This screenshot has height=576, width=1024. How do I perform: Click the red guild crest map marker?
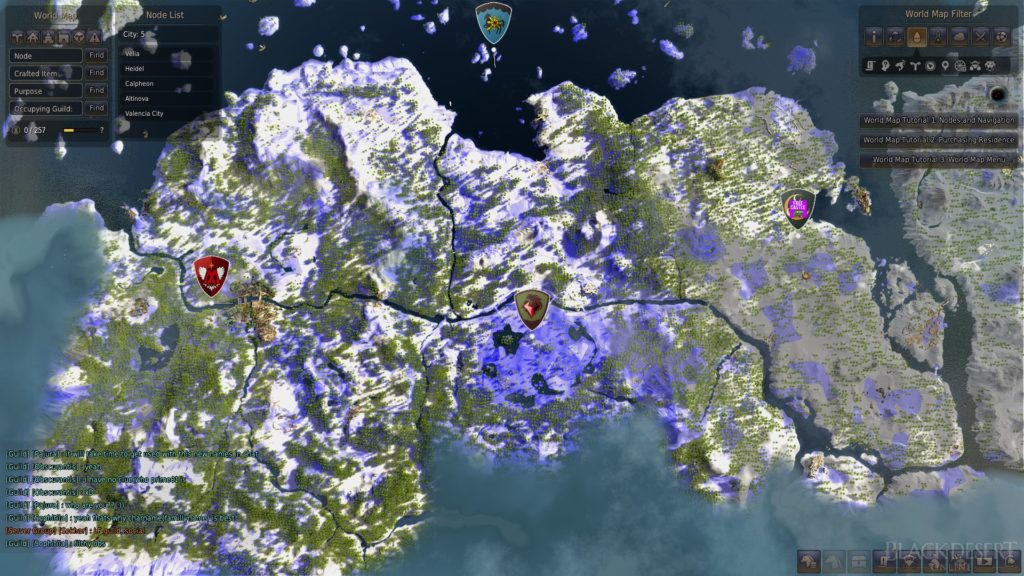[x=211, y=275]
